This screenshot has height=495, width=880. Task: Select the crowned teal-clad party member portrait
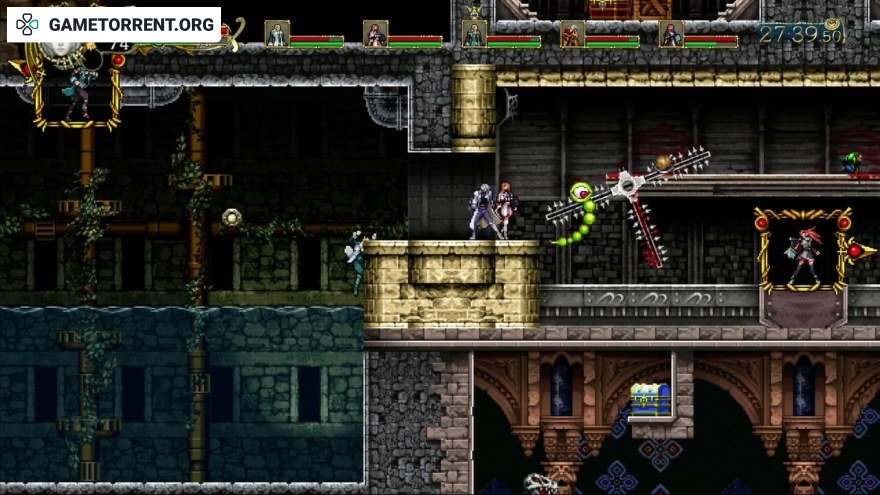tap(474, 33)
